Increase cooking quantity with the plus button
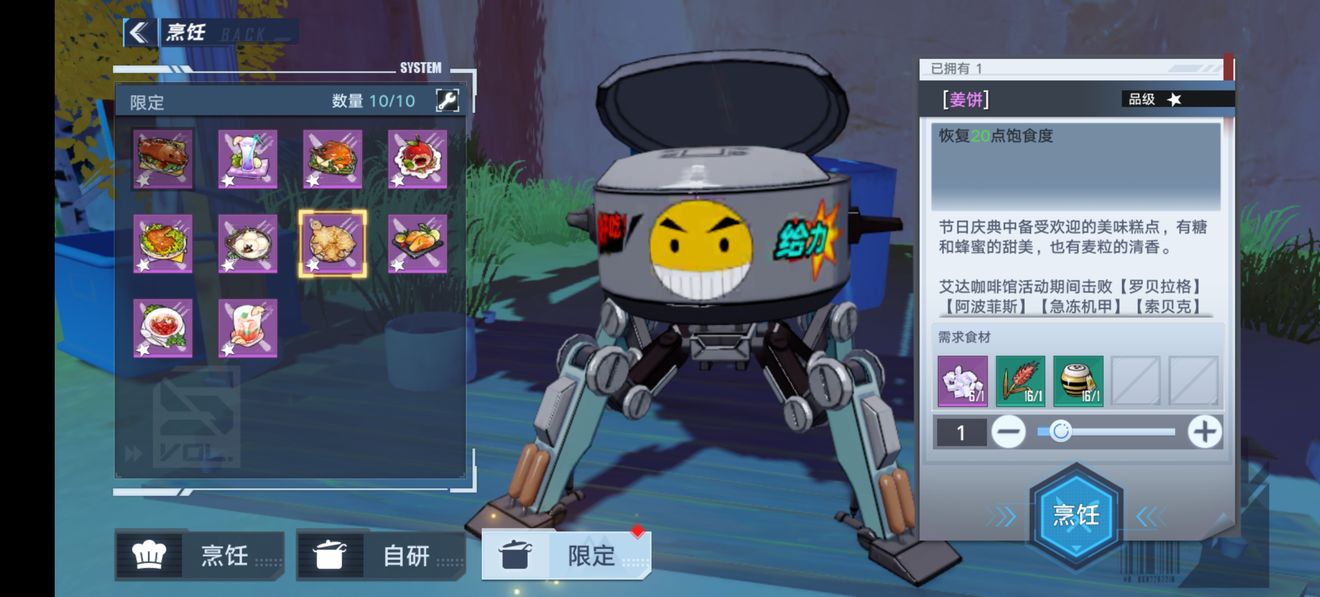The height and width of the screenshot is (597, 1320). point(1204,432)
